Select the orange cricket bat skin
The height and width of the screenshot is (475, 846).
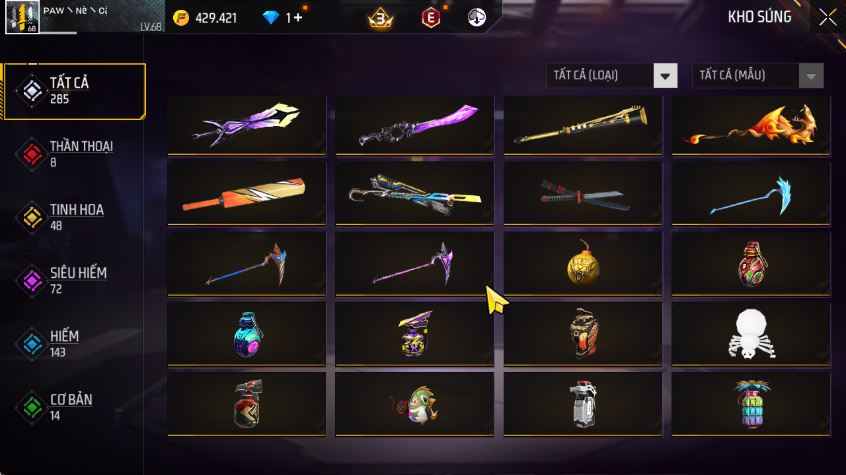pos(246,192)
